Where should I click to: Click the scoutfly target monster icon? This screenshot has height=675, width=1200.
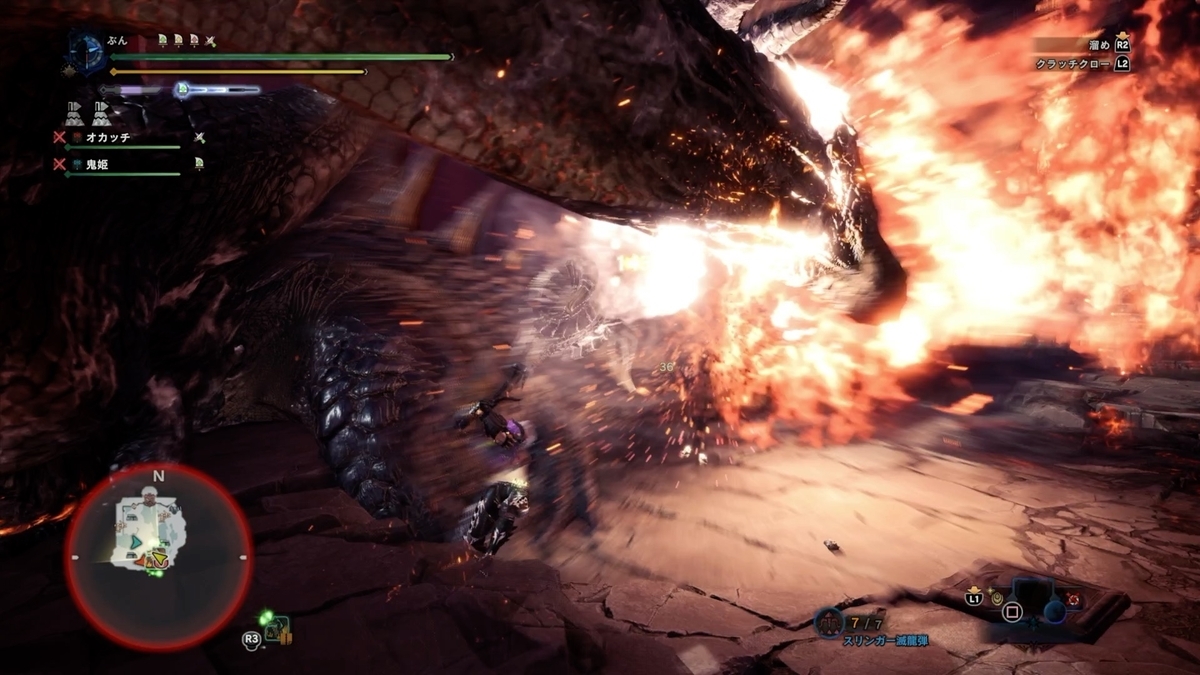278,629
